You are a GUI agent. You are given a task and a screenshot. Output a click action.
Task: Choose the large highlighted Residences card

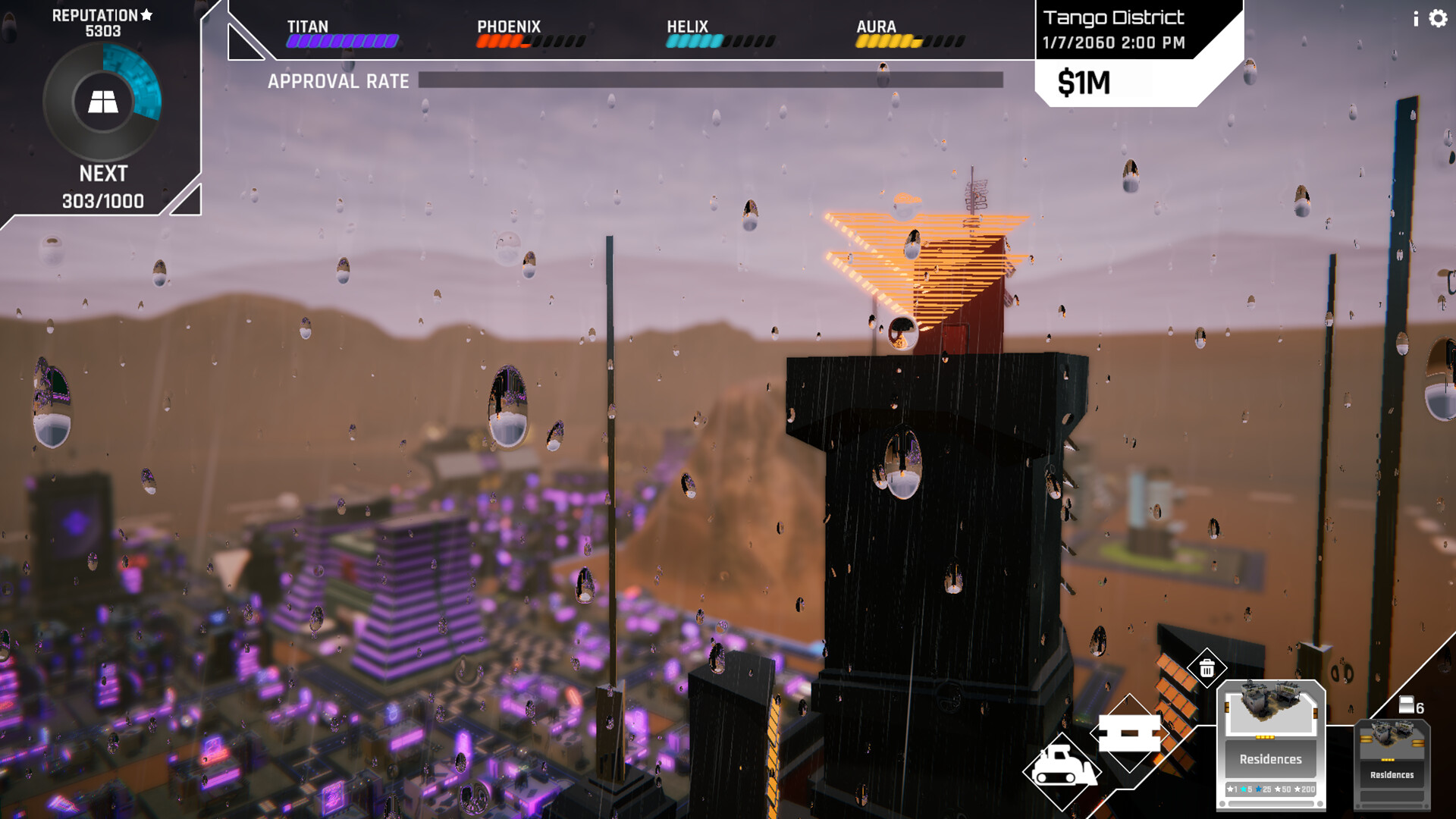click(x=1271, y=745)
